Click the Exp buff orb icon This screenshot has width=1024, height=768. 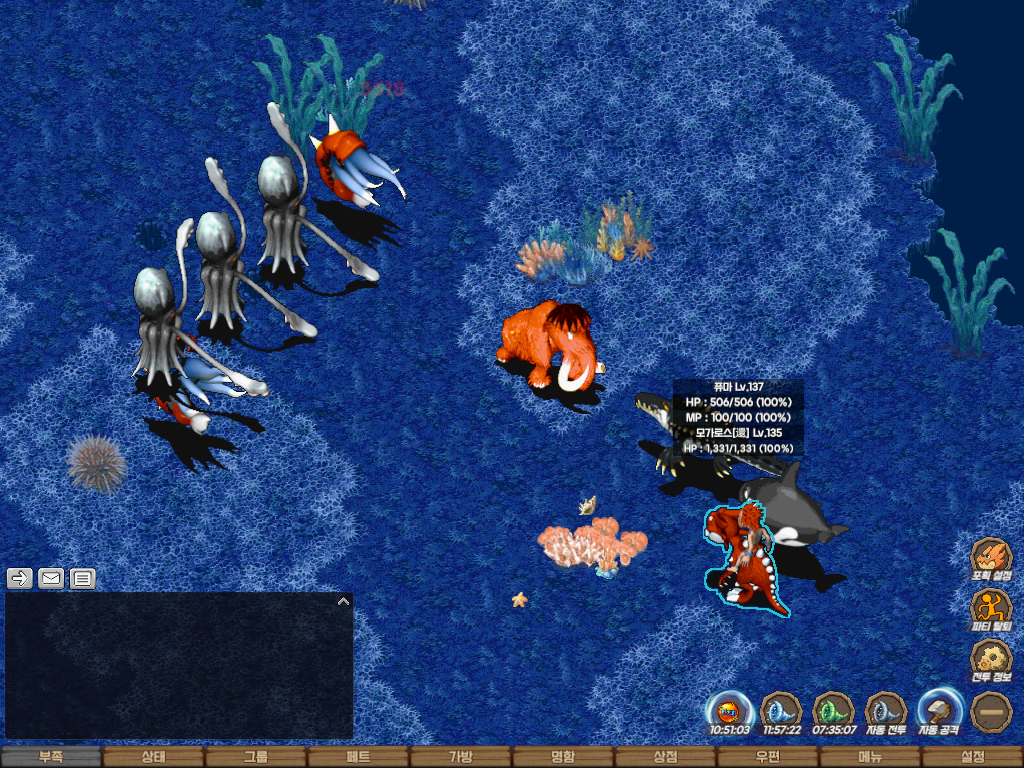(x=729, y=711)
